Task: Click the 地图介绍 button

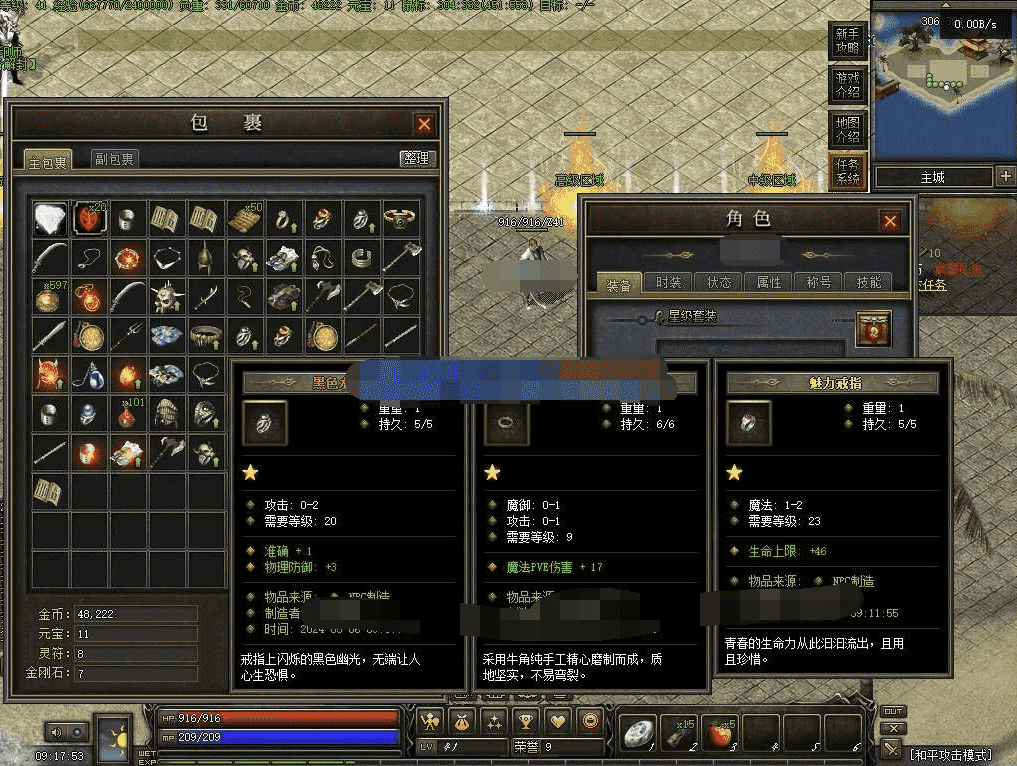Action: (x=847, y=129)
